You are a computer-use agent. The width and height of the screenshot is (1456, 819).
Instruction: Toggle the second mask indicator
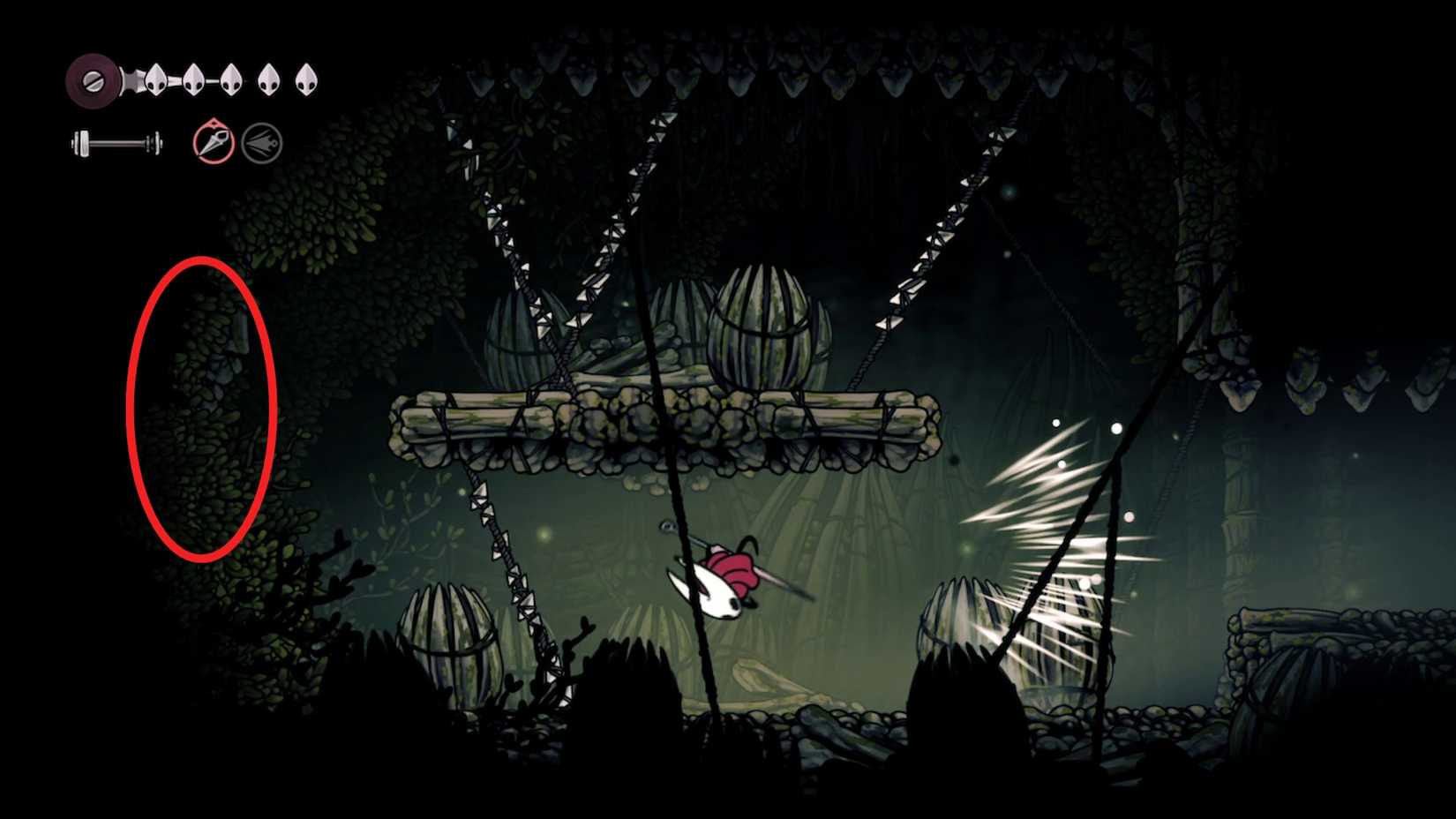tap(194, 79)
